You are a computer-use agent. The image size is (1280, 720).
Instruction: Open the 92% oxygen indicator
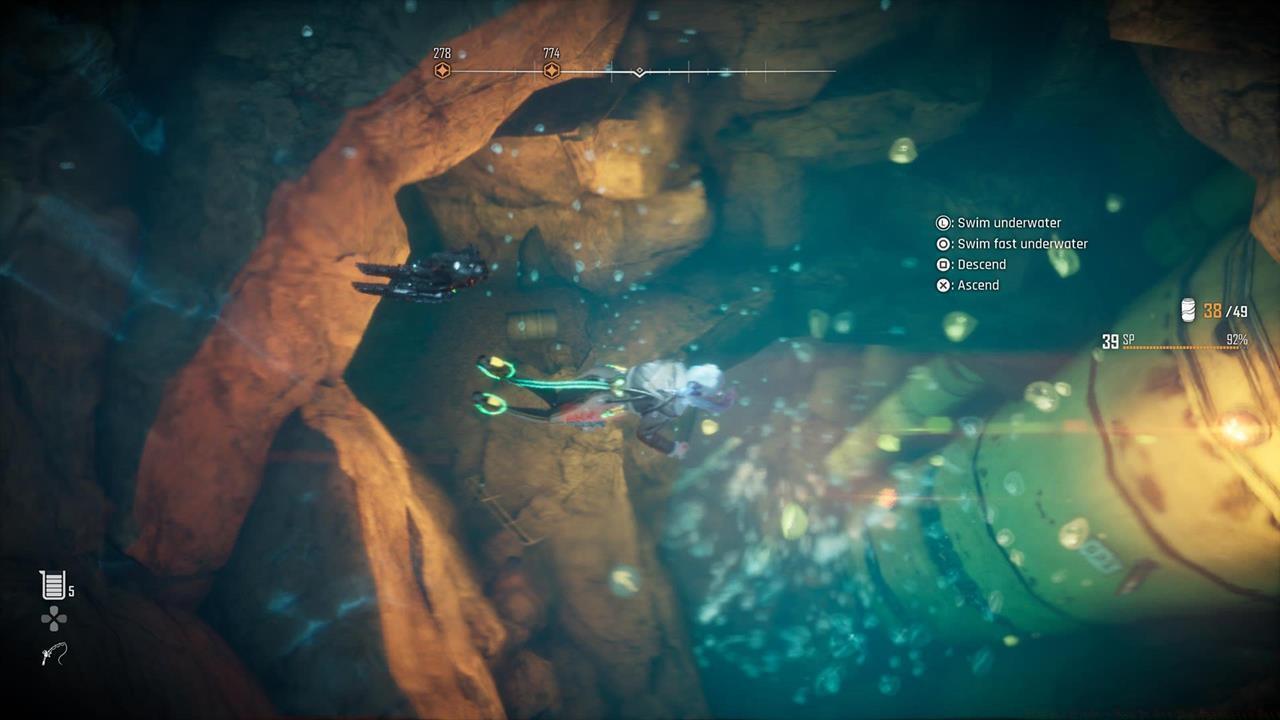(x=1236, y=340)
